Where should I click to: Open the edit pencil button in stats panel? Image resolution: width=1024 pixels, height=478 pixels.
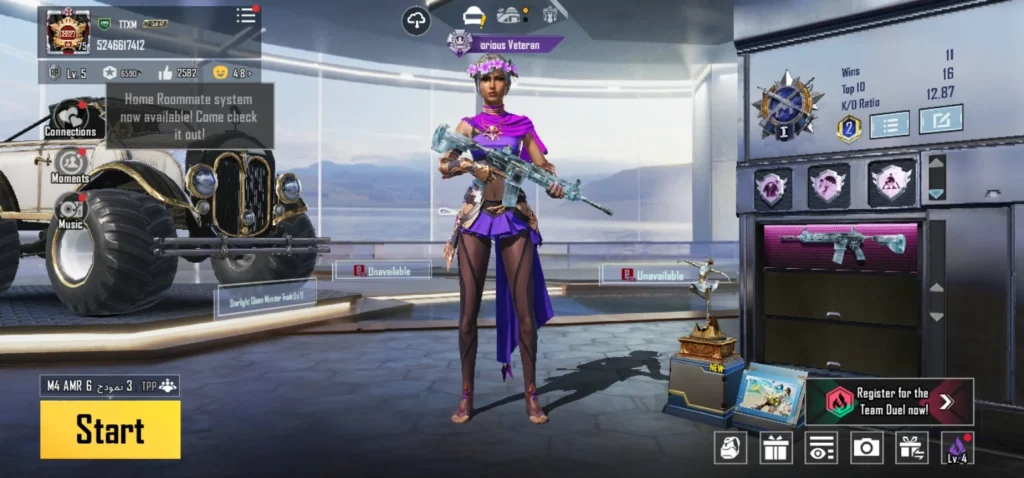click(940, 120)
